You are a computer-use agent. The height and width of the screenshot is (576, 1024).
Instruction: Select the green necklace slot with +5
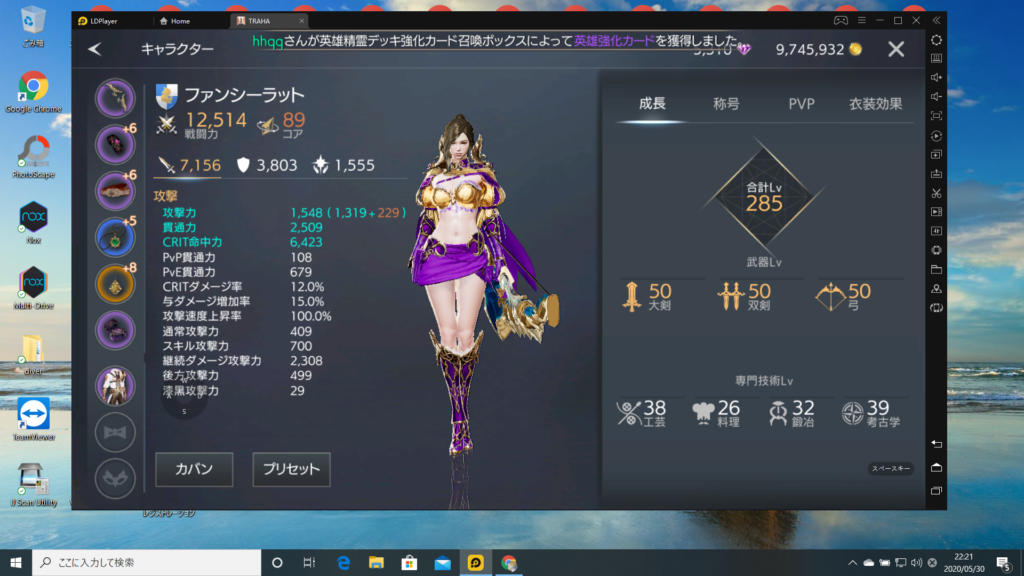(115, 237)
